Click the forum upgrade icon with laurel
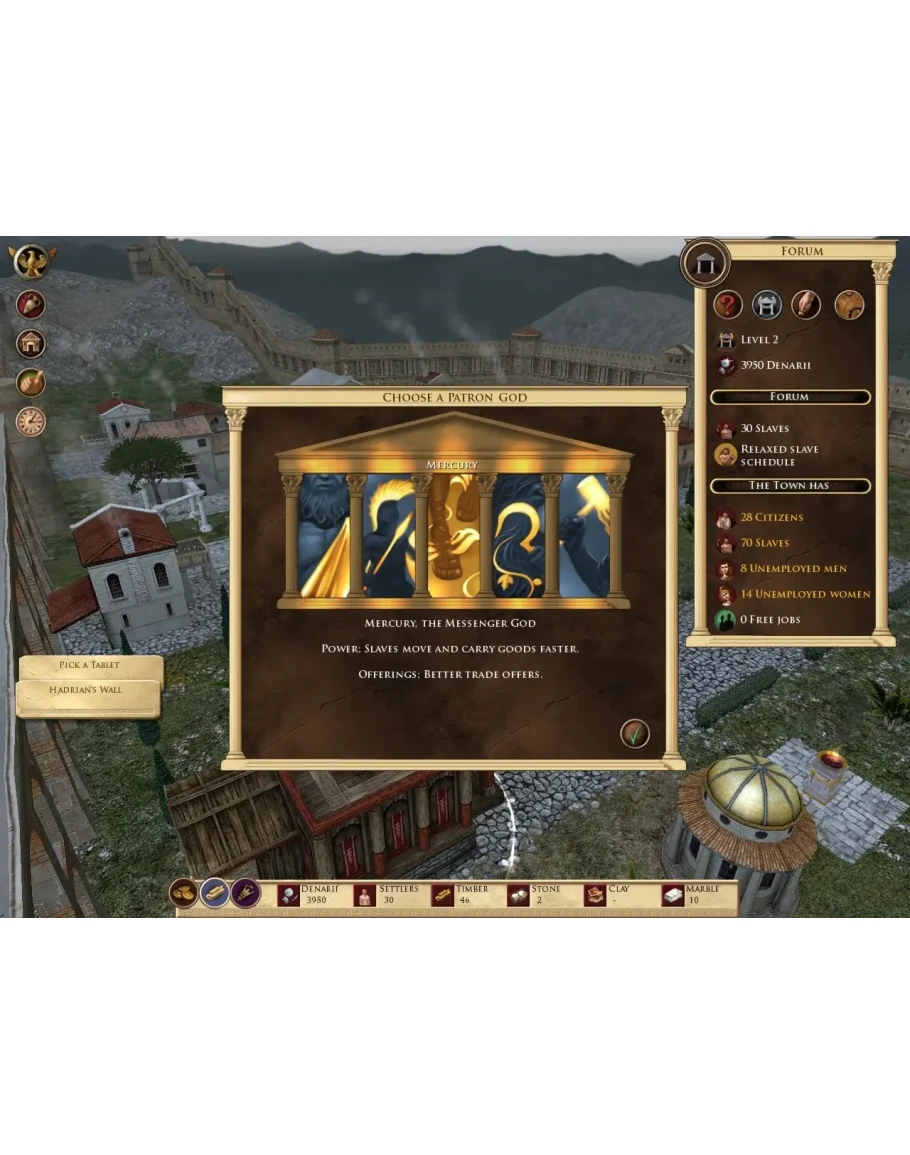This screenshot has height=1155, width=910. pyautogui.click(x=767, y=304)
